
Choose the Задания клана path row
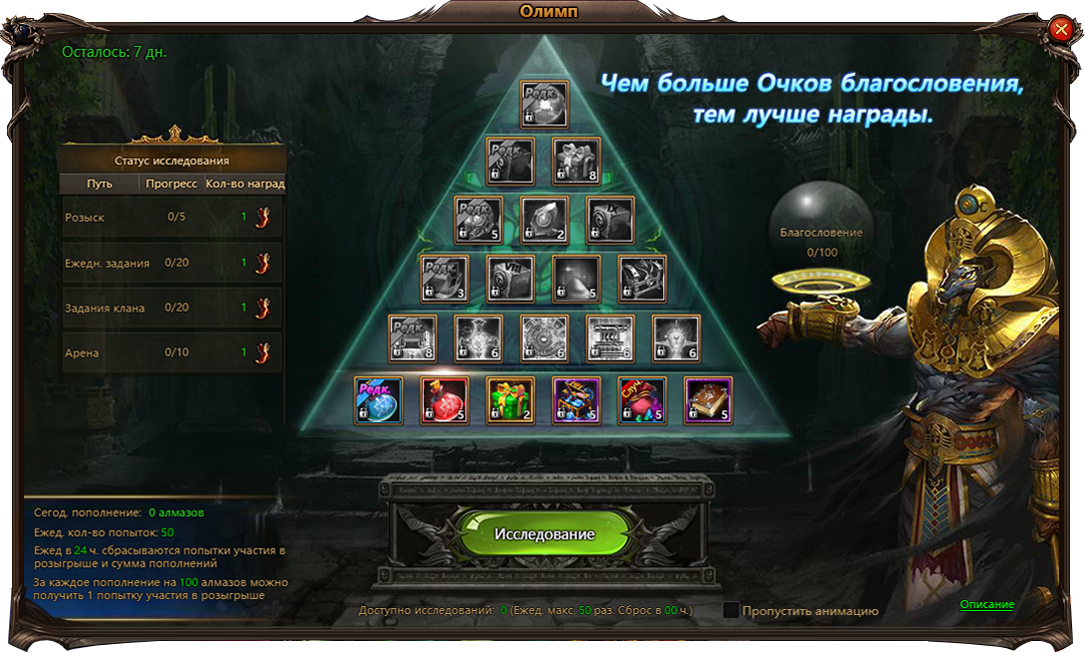click(x=172, y=308)
